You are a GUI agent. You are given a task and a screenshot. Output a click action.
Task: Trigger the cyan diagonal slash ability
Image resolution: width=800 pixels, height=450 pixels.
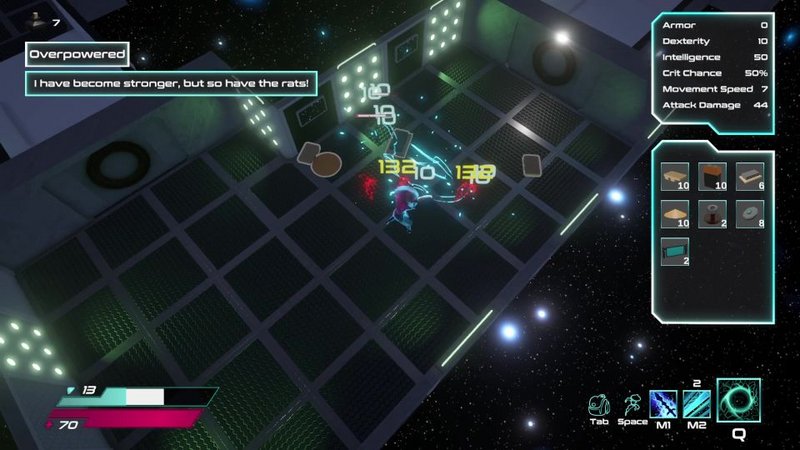[x=694, y=404]
